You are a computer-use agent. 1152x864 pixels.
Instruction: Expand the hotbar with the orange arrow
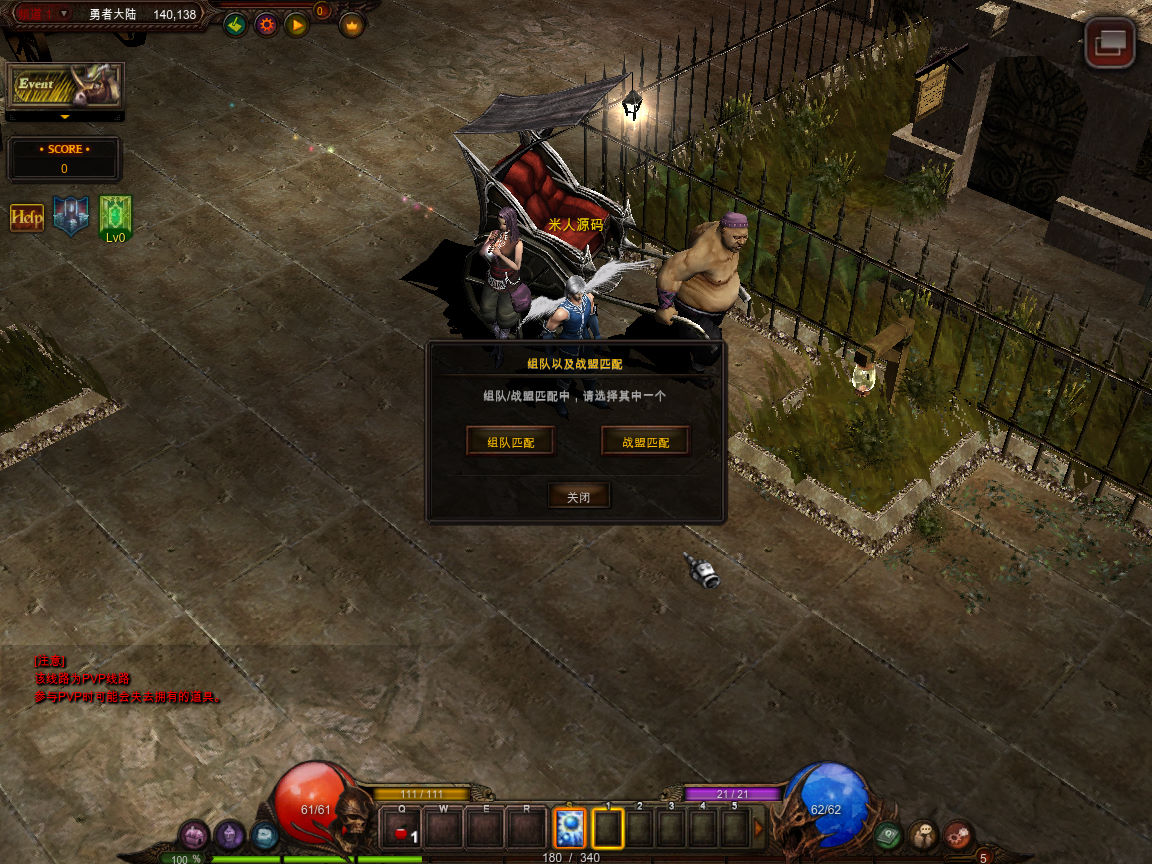pos(759,828)
